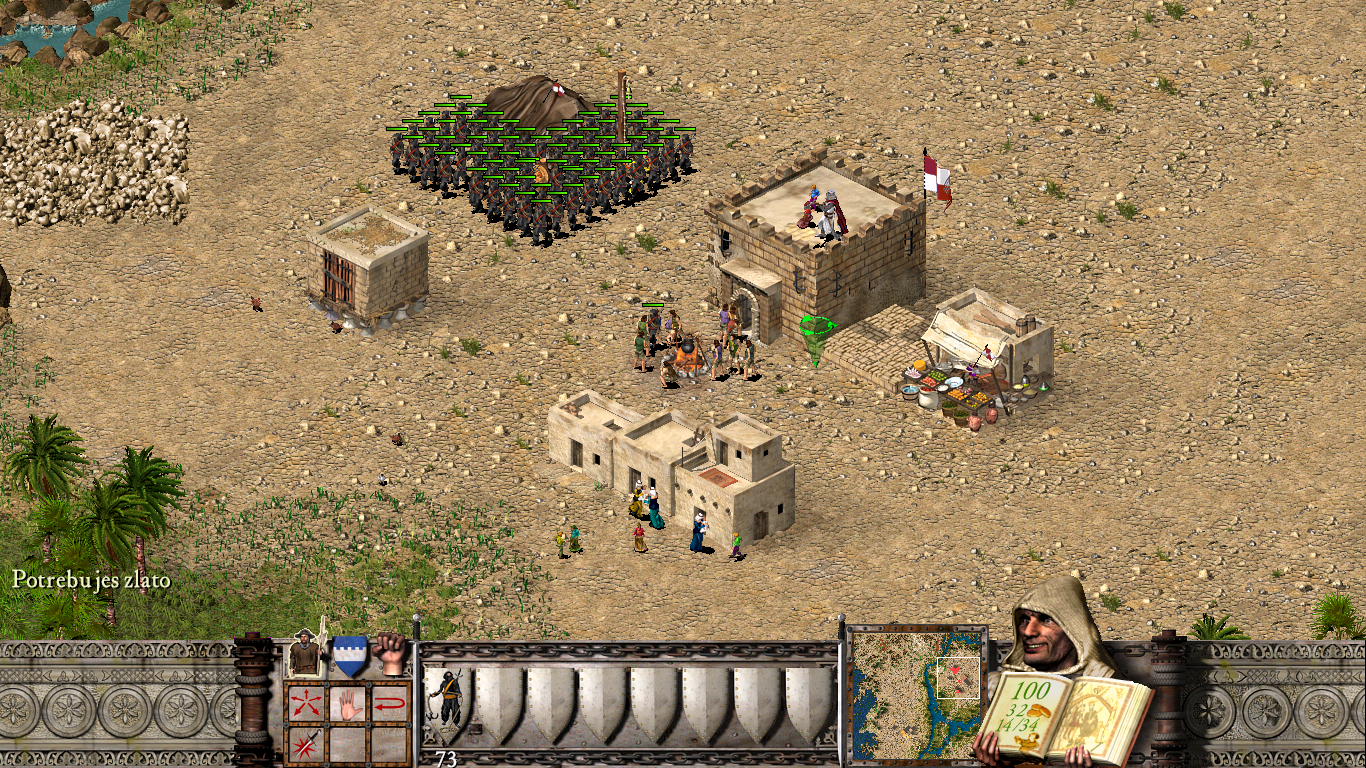
Task: Click the minimap to move the view
Action: coord(916,692)
